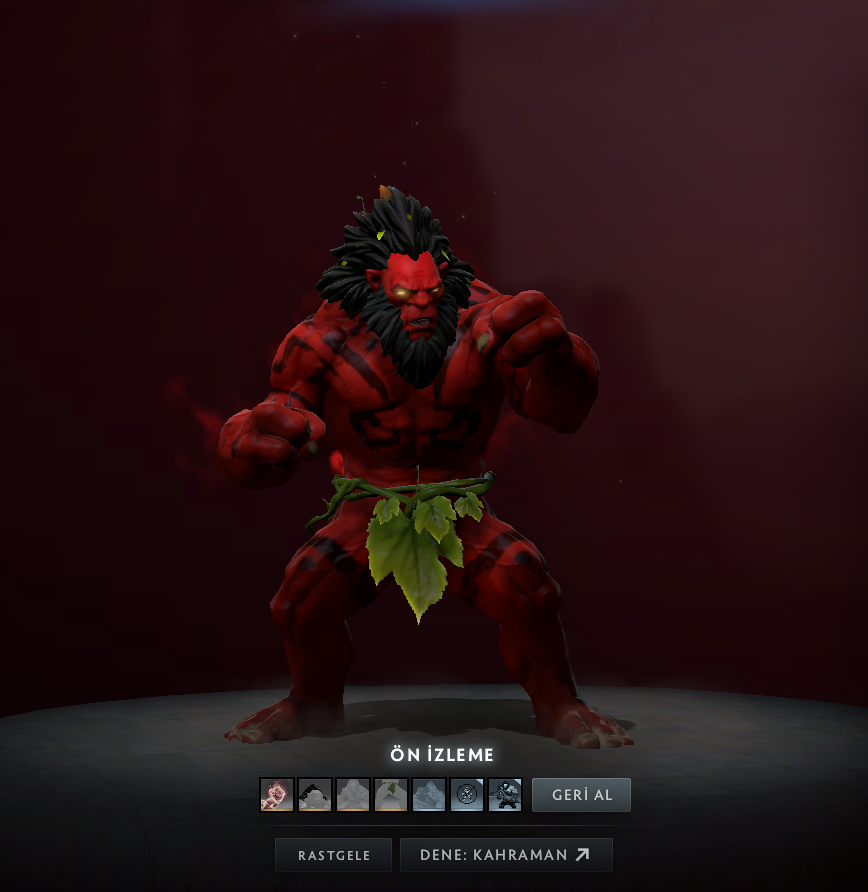Select the black hair and beard item slot
Viewport: 868px width, 892px height.
tap(315, 795)
